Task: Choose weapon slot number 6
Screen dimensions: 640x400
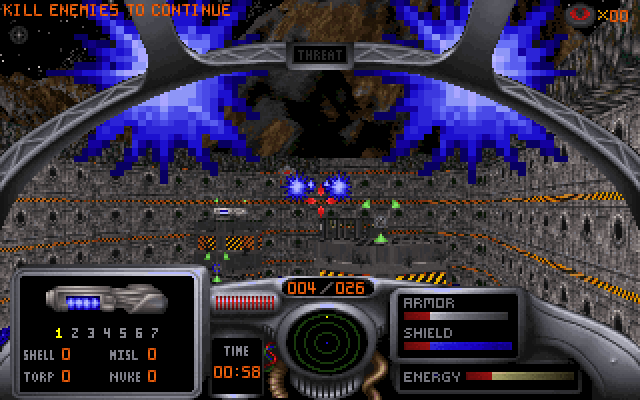Action: (139, 333)
